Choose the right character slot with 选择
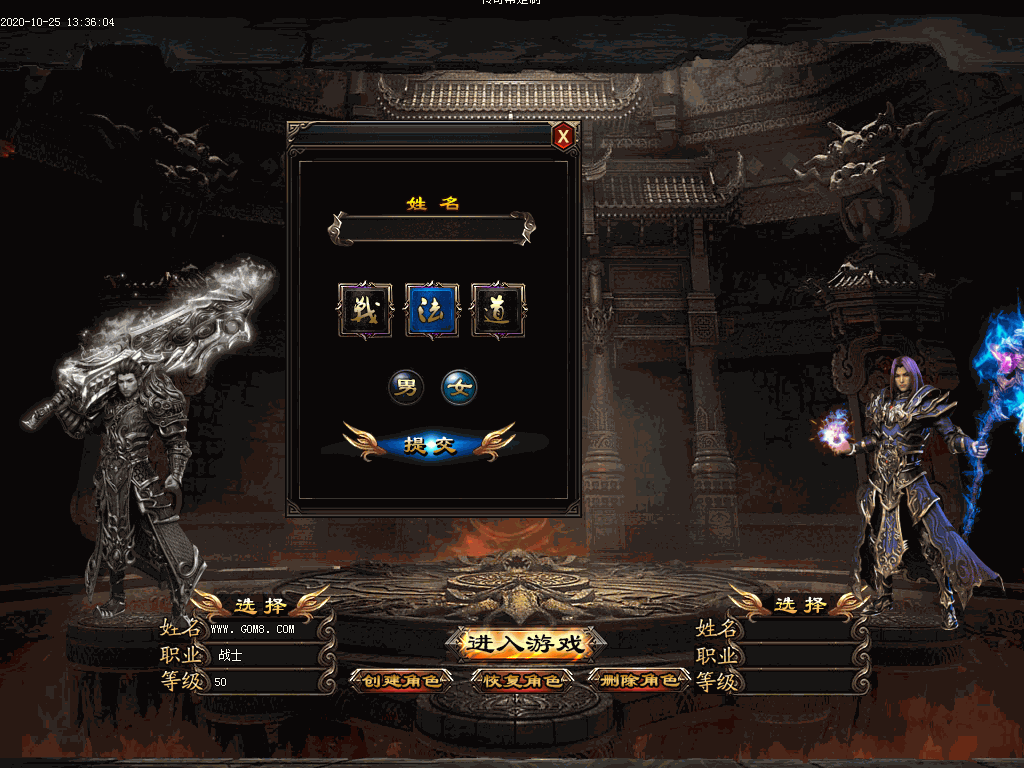 point(800,604)
